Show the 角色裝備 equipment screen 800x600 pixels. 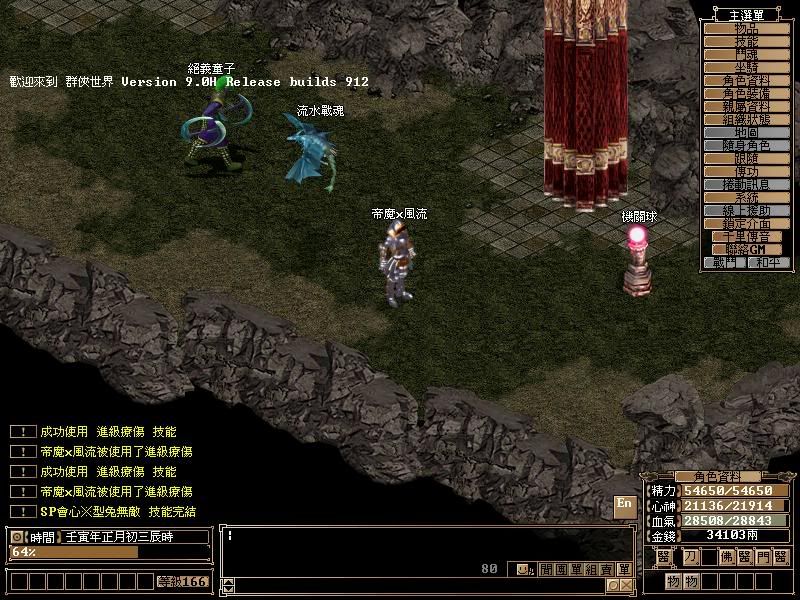tap(748, 94)
